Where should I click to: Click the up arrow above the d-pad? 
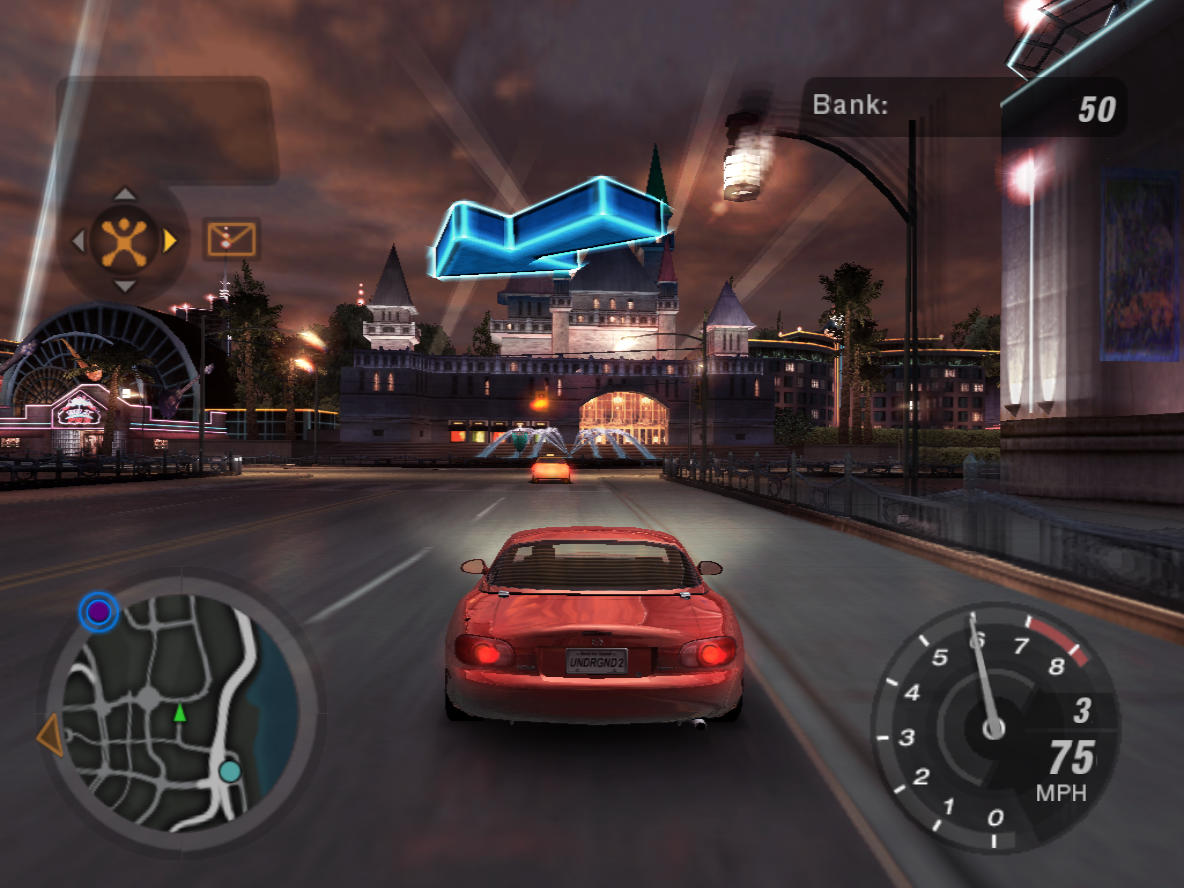(124, 194)
